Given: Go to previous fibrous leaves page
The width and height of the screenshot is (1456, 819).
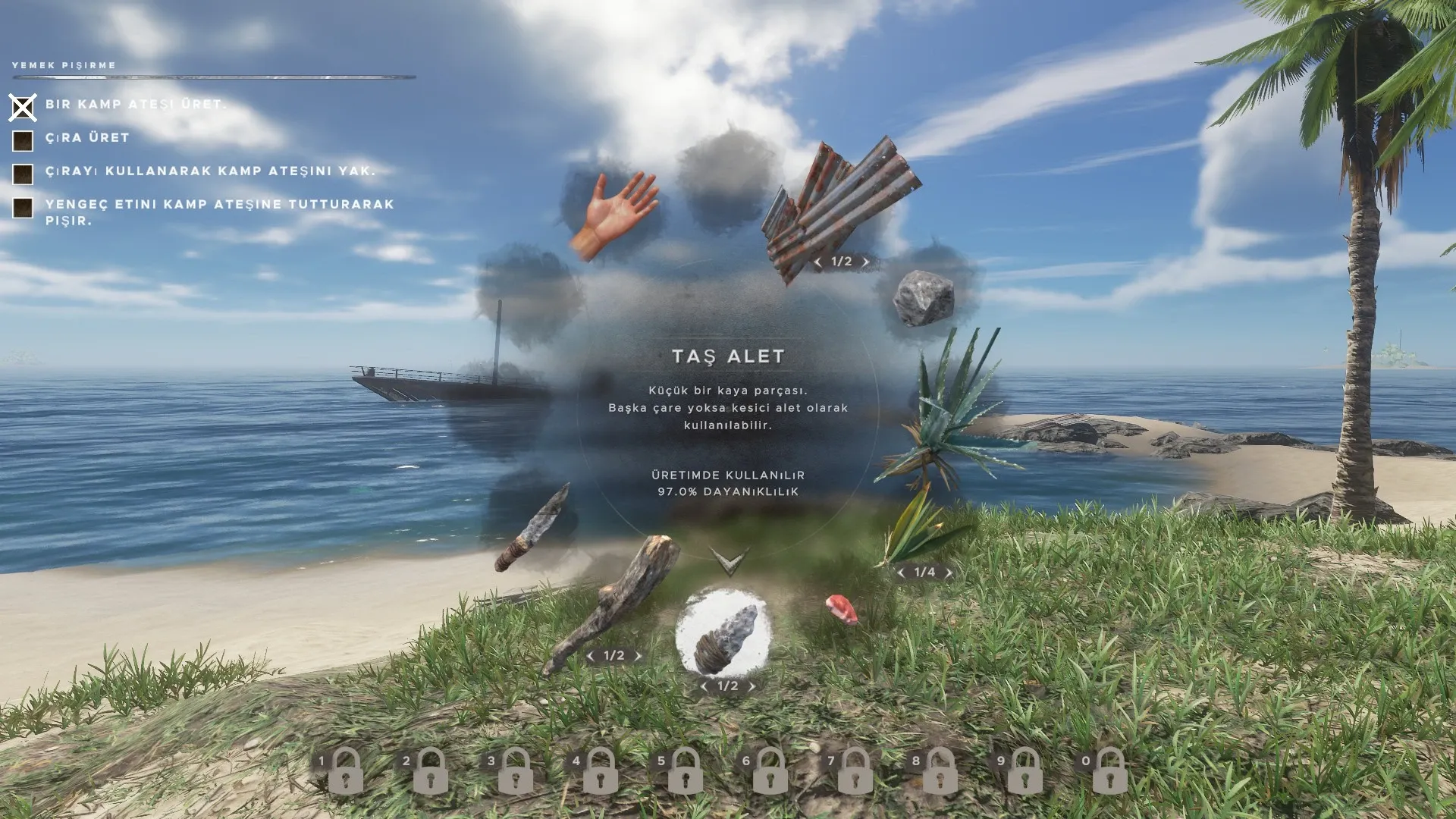Looking at the screenshot, I should coord(901,573).
